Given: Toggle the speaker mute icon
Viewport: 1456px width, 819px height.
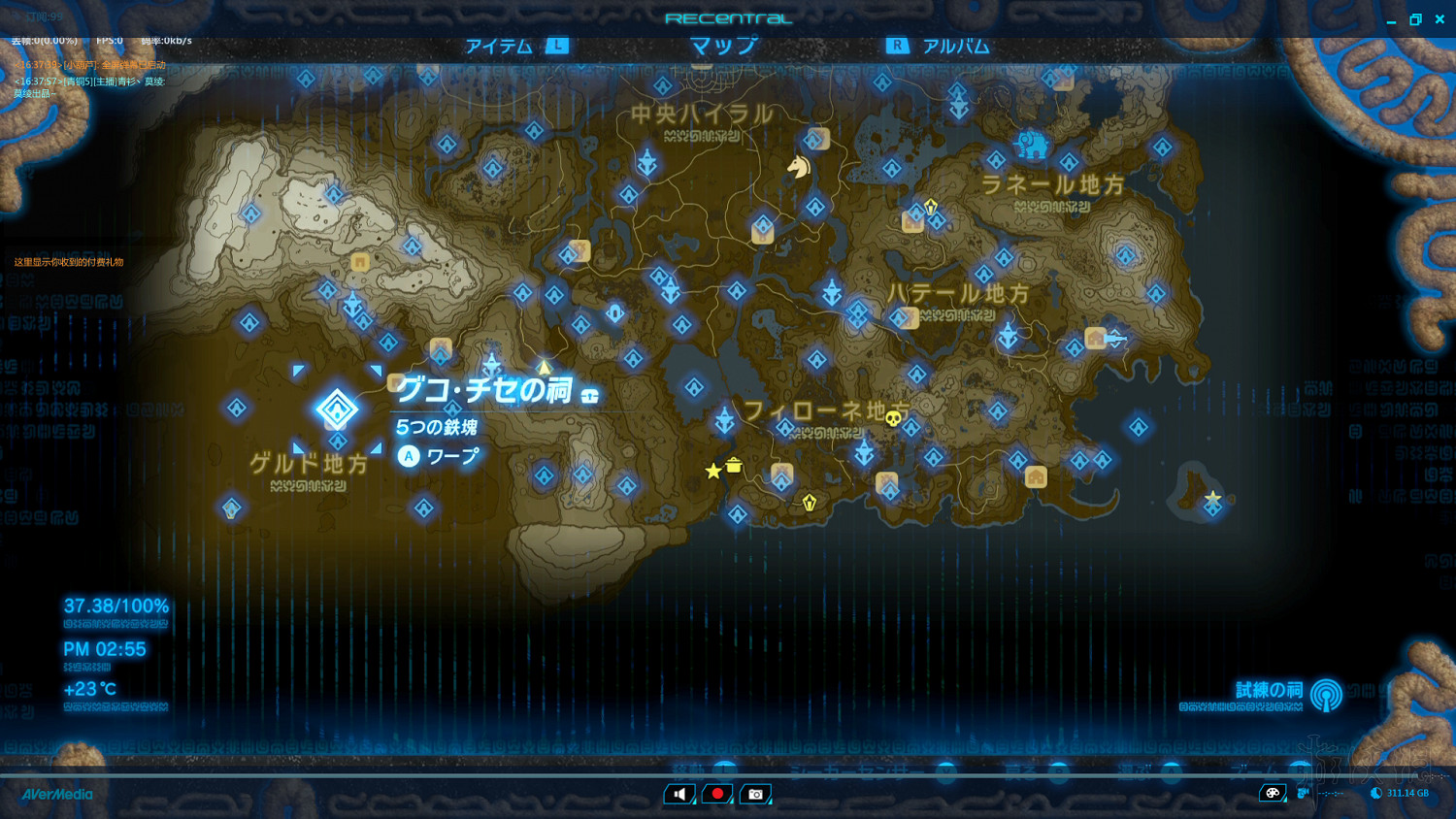Looking at the screenshot, I should (x=679, y=794).
